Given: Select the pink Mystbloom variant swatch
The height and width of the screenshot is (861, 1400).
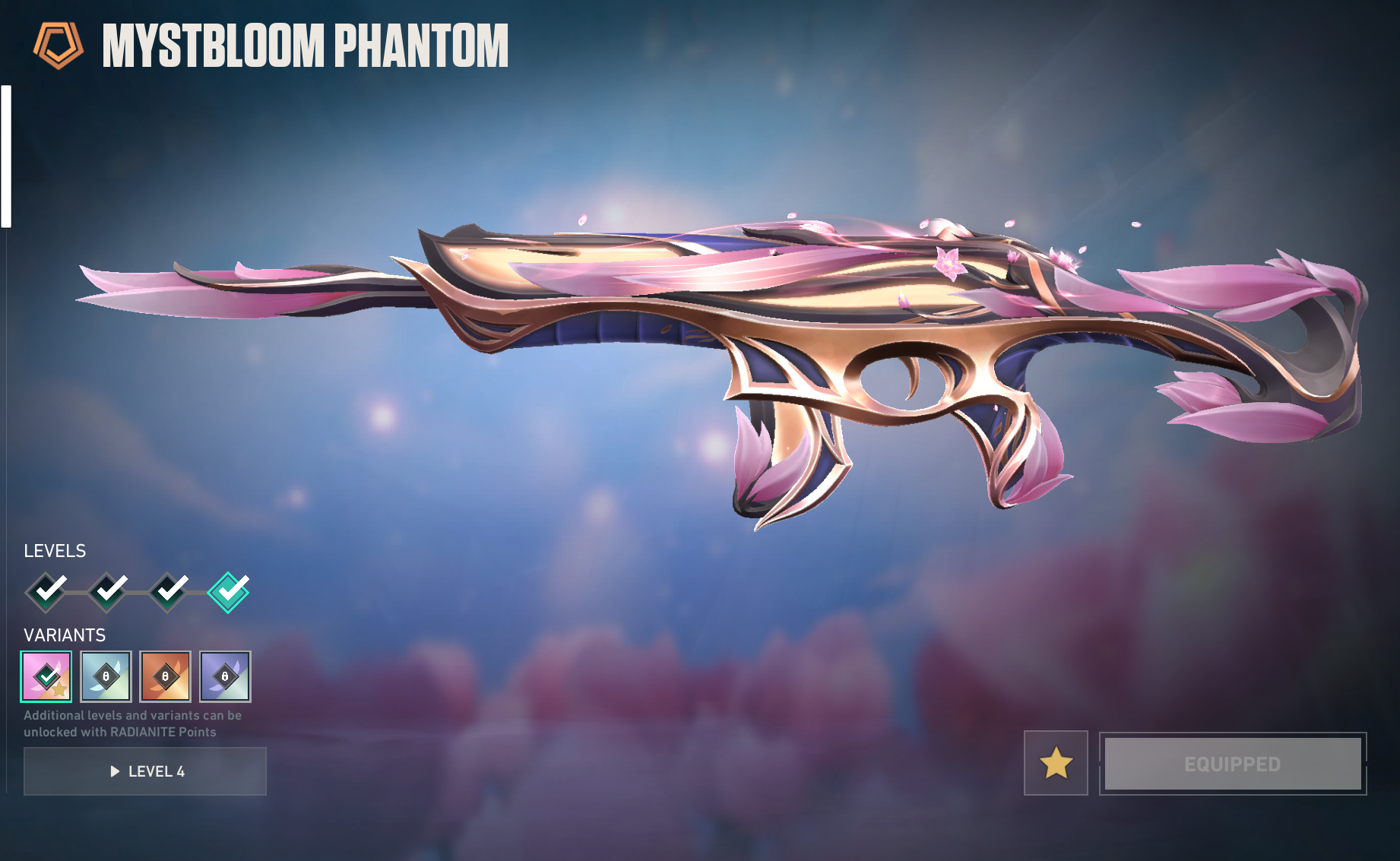Looking at the screenshot, I should coord(46,676).
